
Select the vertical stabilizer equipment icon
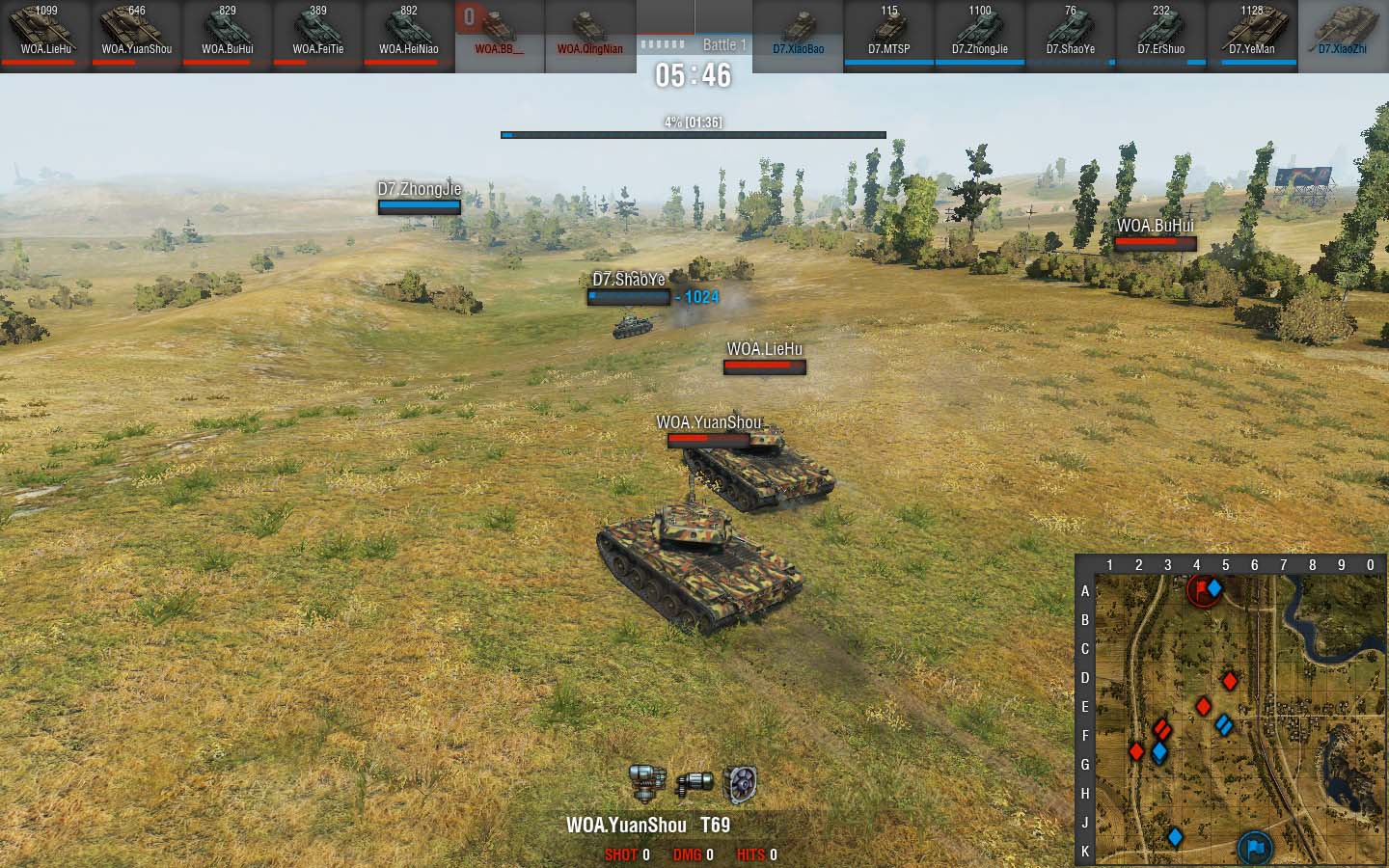(645, 783)
